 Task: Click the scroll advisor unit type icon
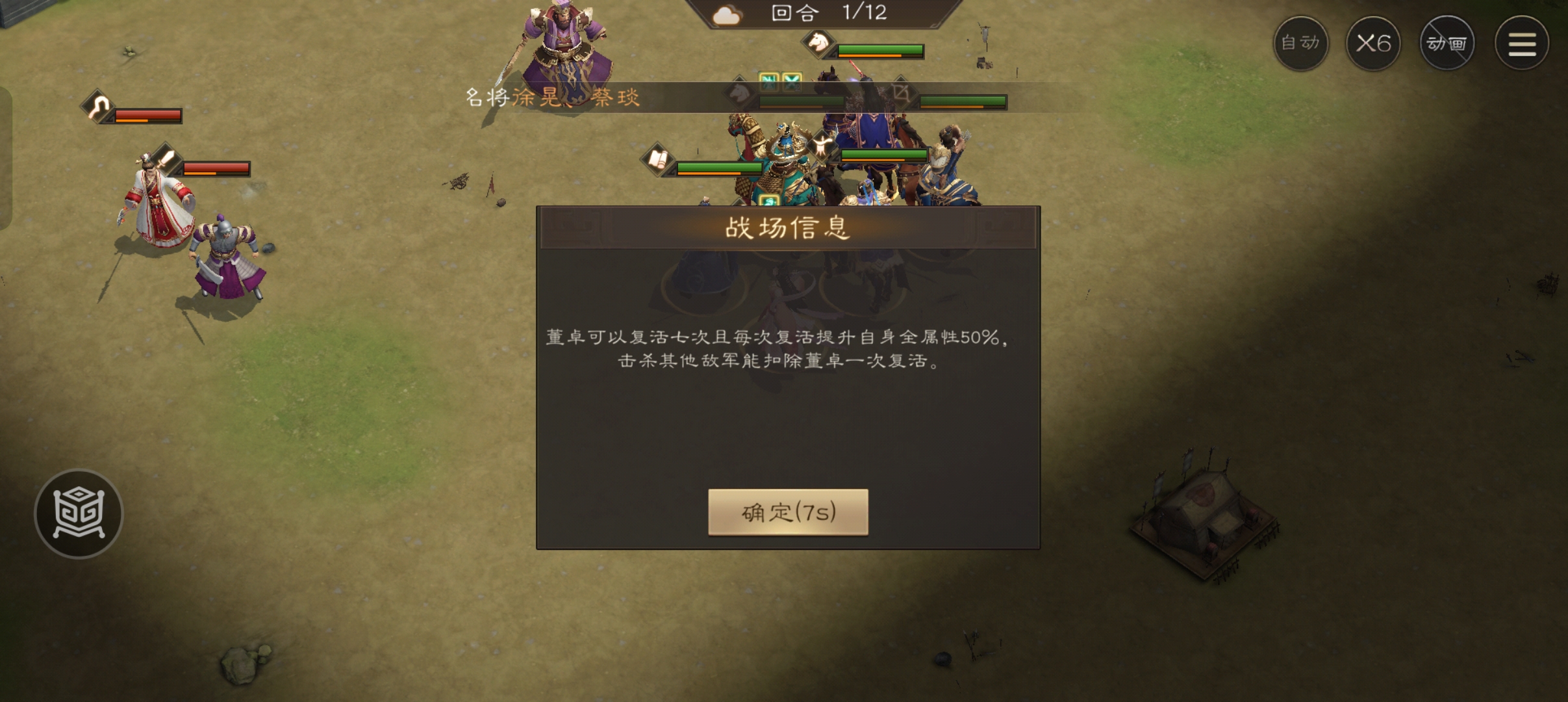(x=658, y=160)
